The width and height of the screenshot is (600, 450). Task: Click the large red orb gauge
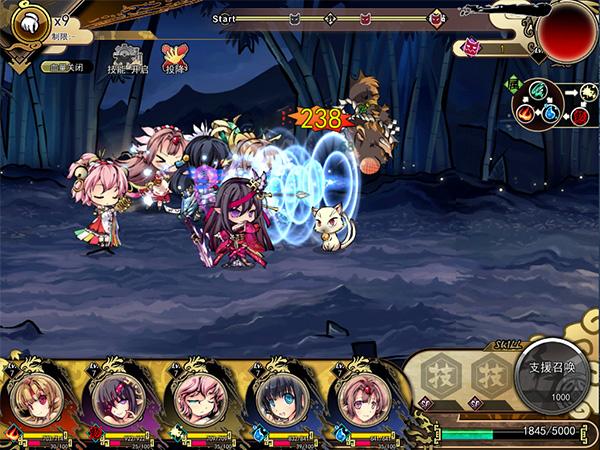[567, 28]
